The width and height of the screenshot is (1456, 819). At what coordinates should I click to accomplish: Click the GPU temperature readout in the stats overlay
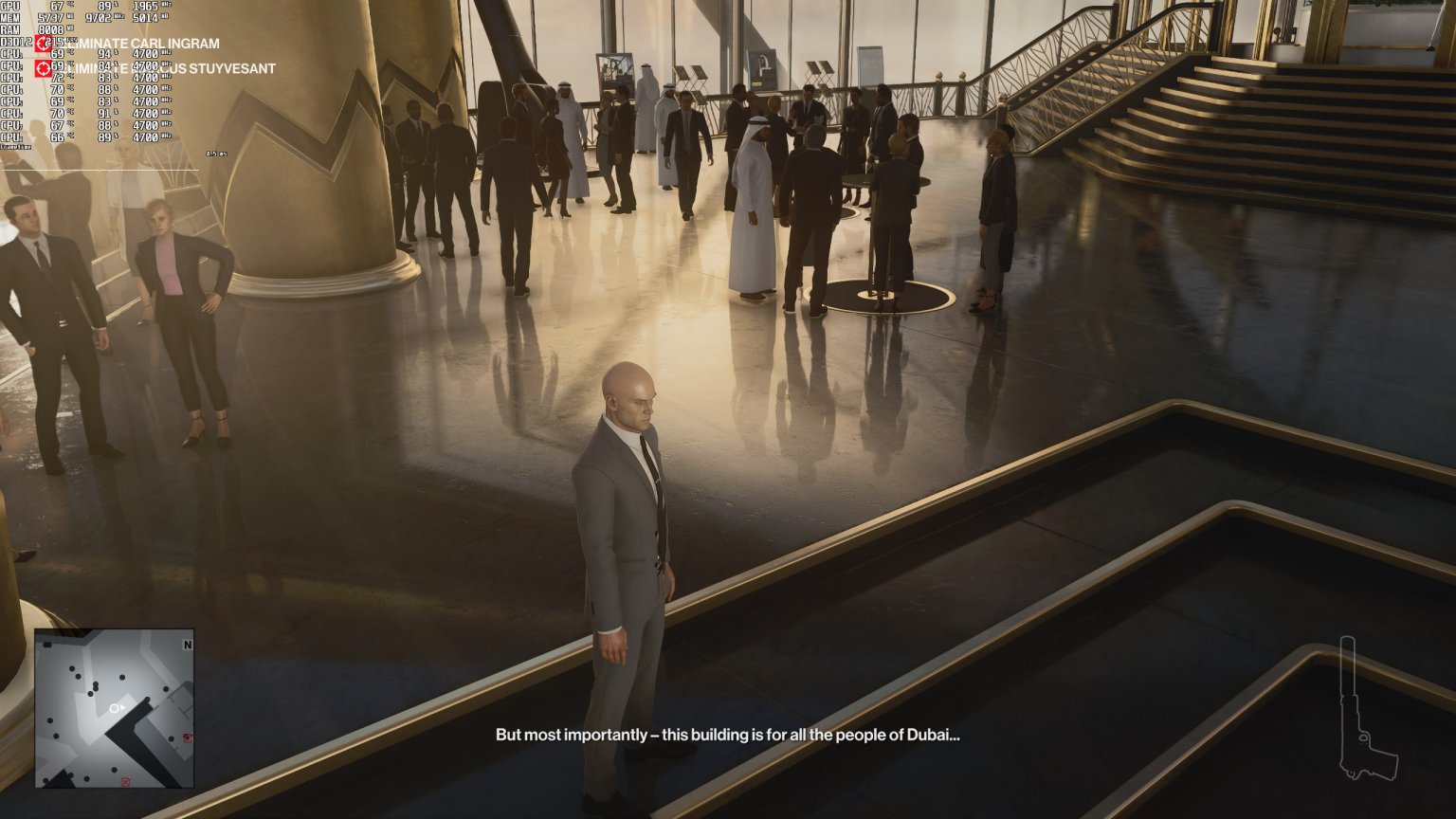tap(57, 7)
